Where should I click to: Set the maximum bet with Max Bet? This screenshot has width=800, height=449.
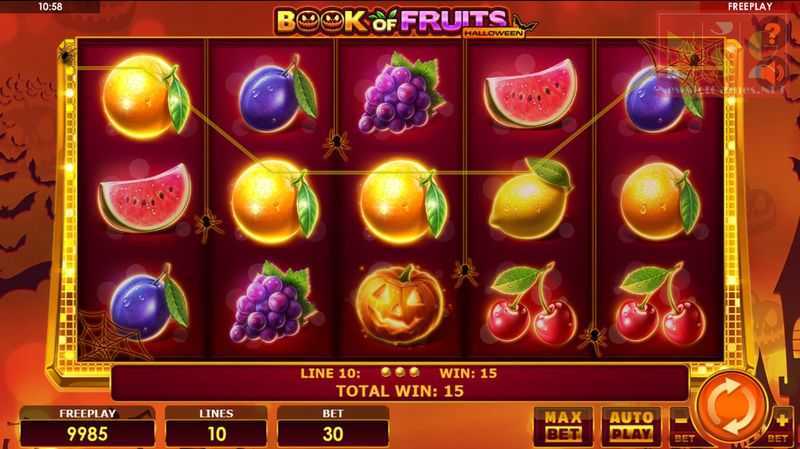pyautogui.click(x=562, y=425)
